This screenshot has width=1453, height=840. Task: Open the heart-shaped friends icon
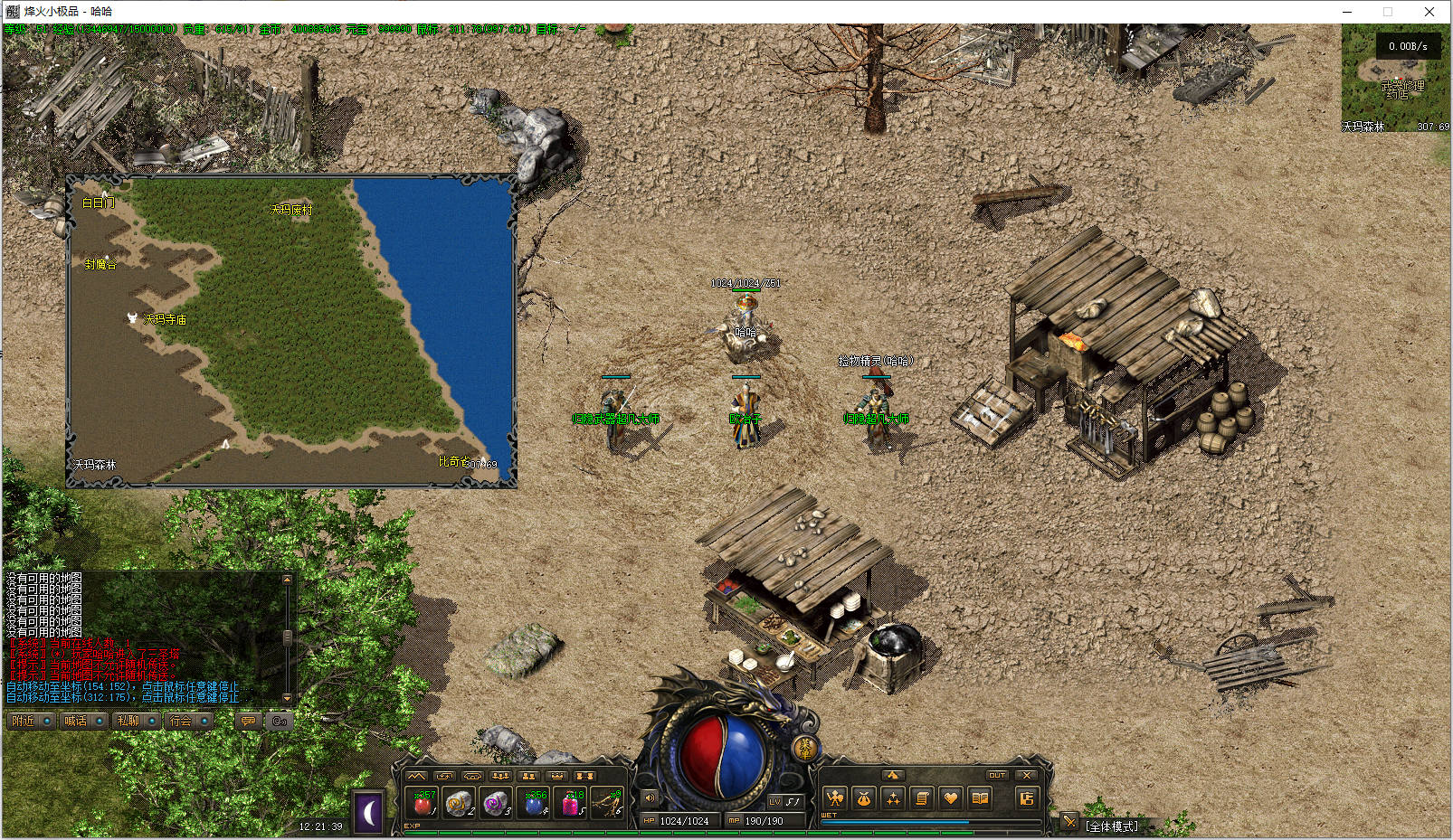(950, 798)
